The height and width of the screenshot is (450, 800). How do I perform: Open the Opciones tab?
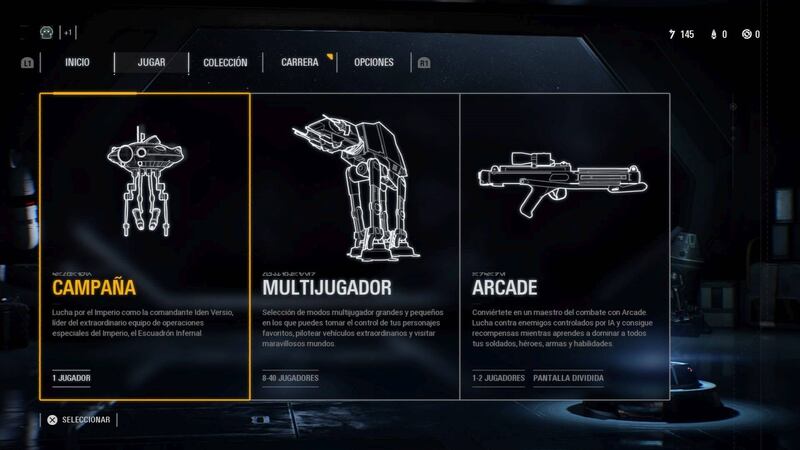click(373, 62)
